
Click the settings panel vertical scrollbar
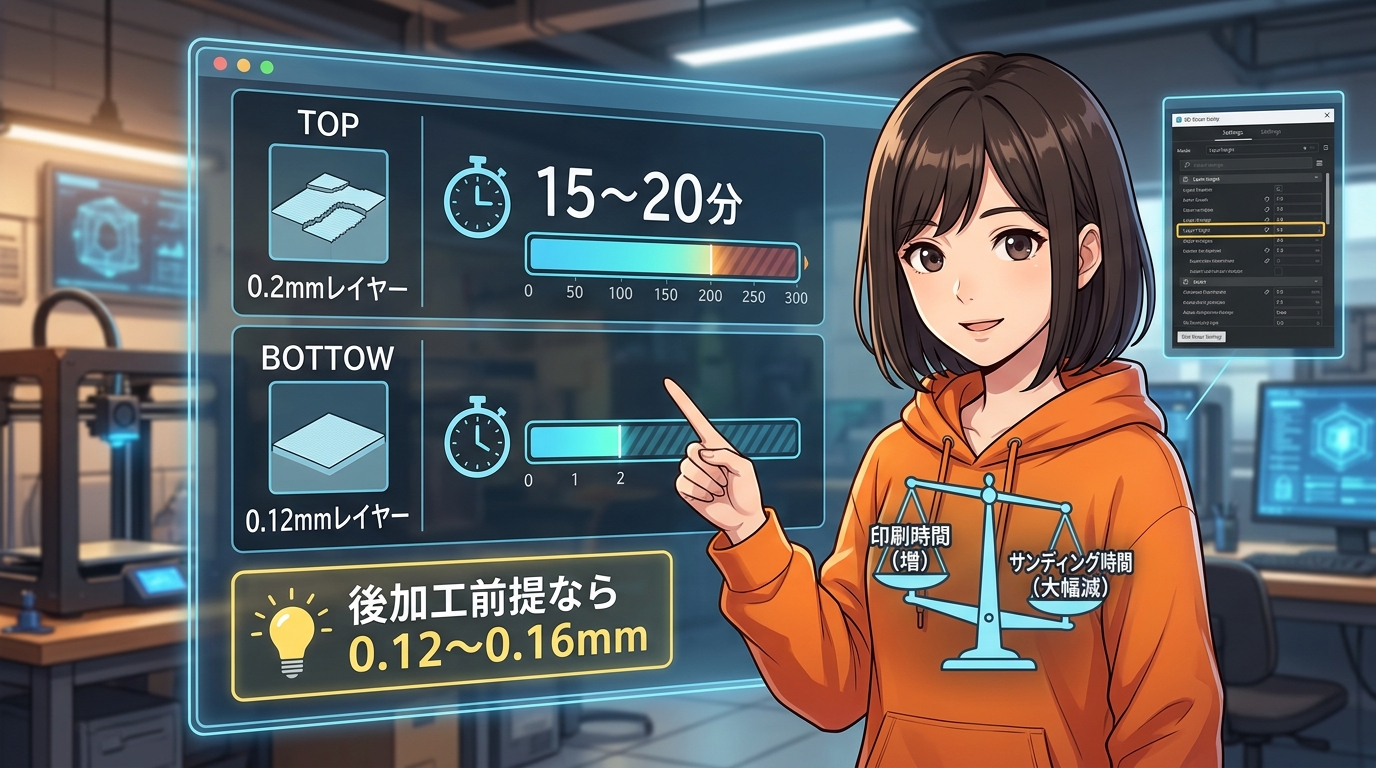pos(1327,200)
